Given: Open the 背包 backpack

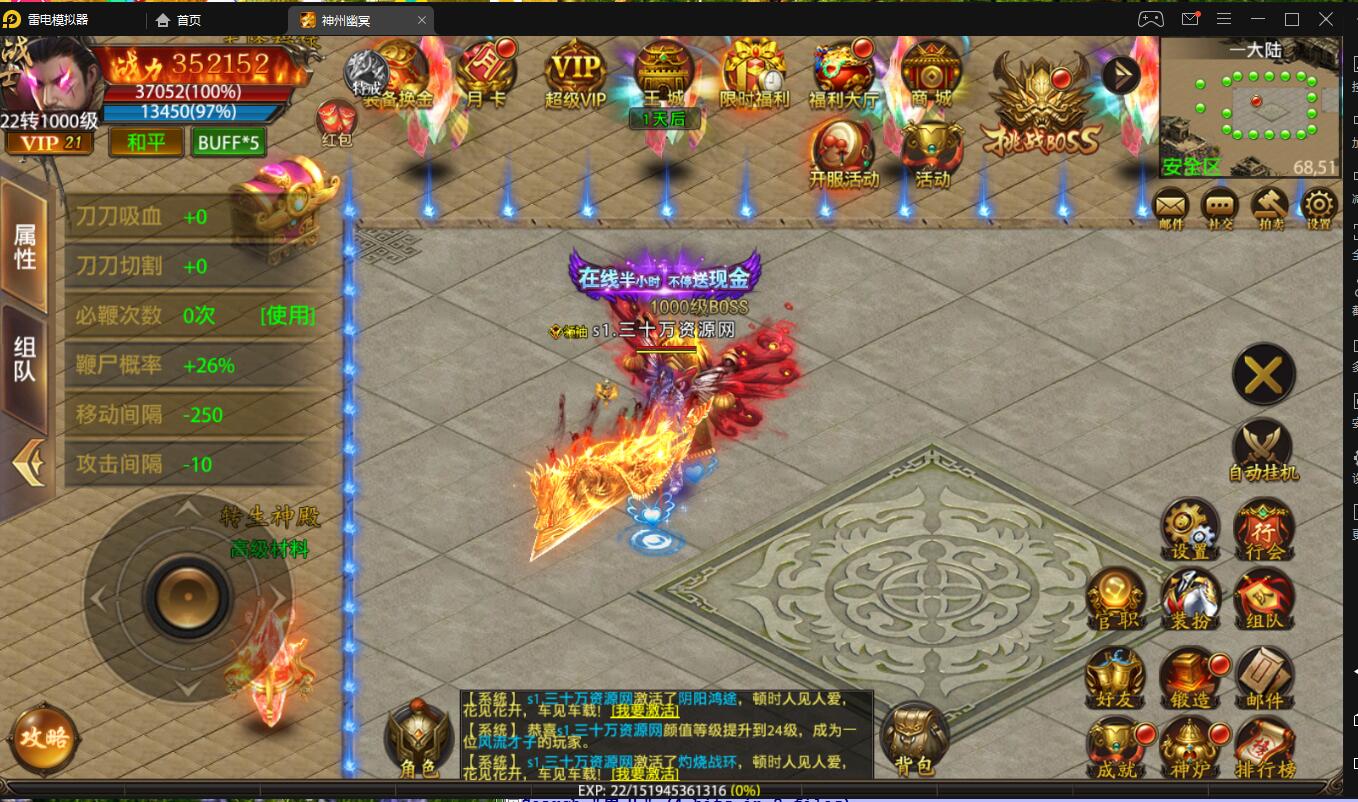Looking at the screenshot, I should point(913,740).
